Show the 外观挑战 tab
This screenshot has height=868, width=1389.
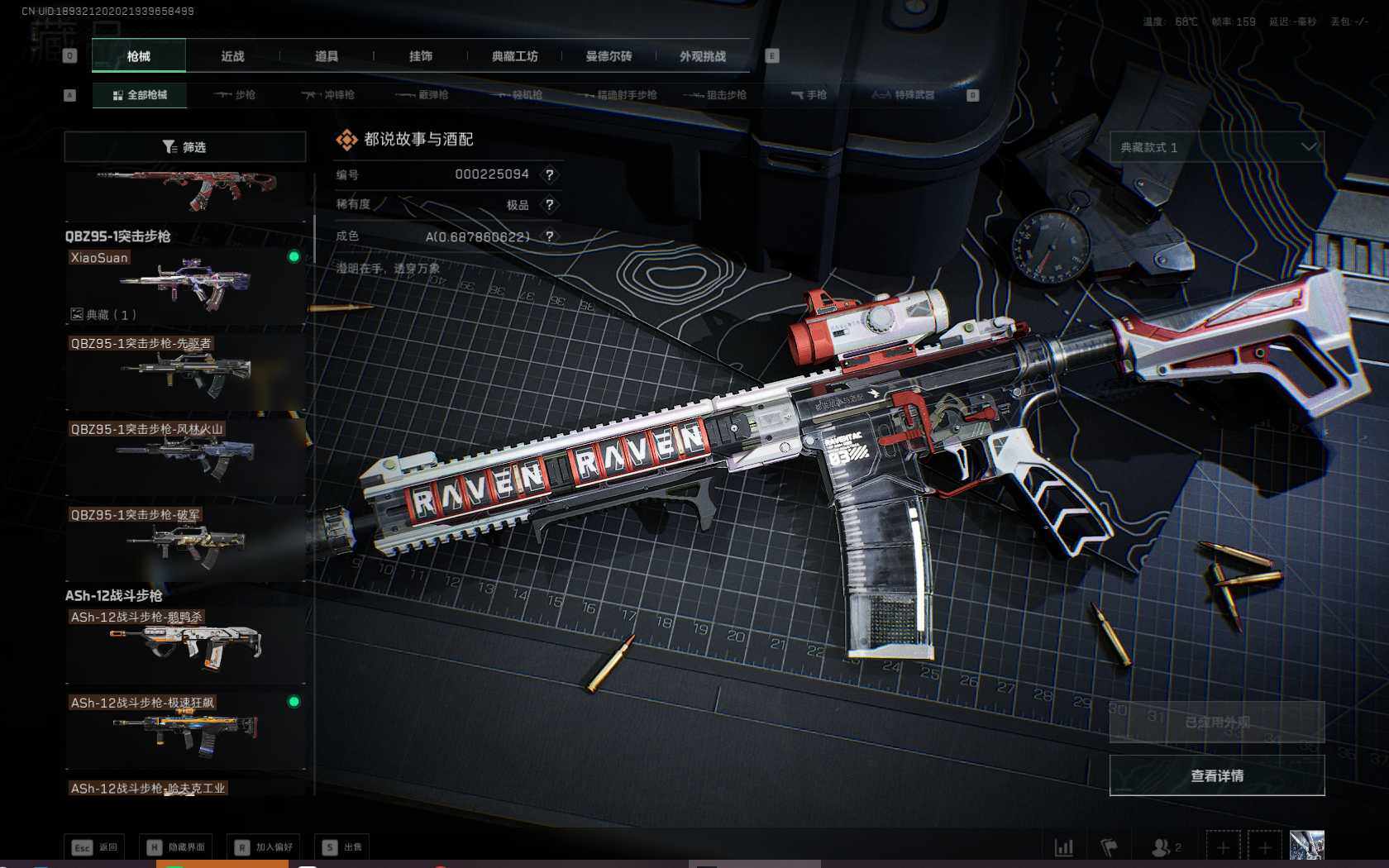703,56
